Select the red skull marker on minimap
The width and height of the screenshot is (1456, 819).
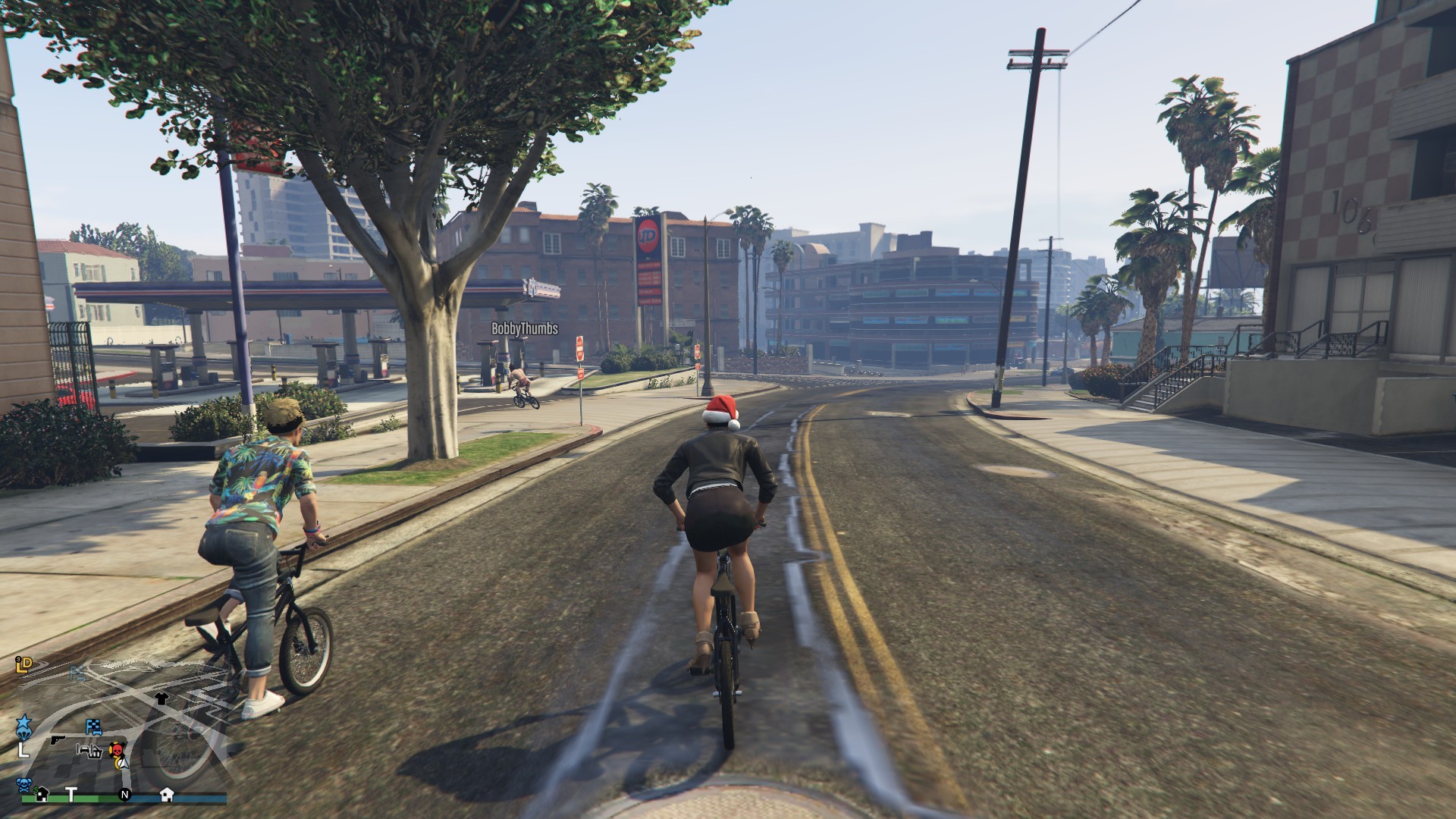[x=117, y=751]
